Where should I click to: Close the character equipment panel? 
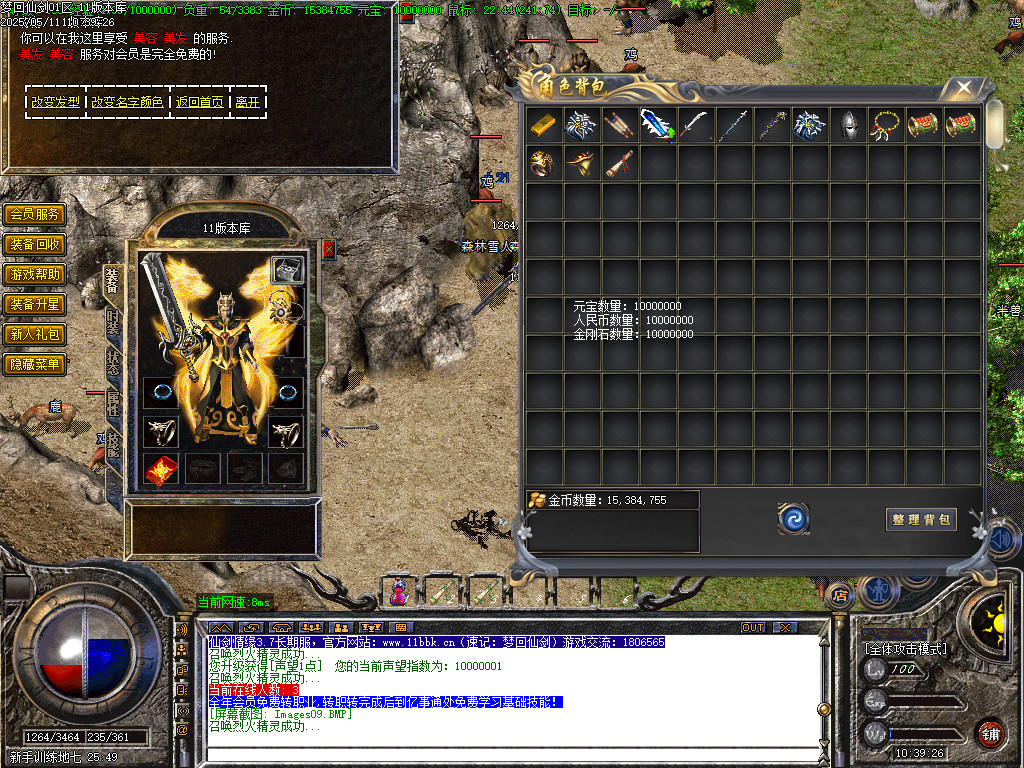coord(328,249)
